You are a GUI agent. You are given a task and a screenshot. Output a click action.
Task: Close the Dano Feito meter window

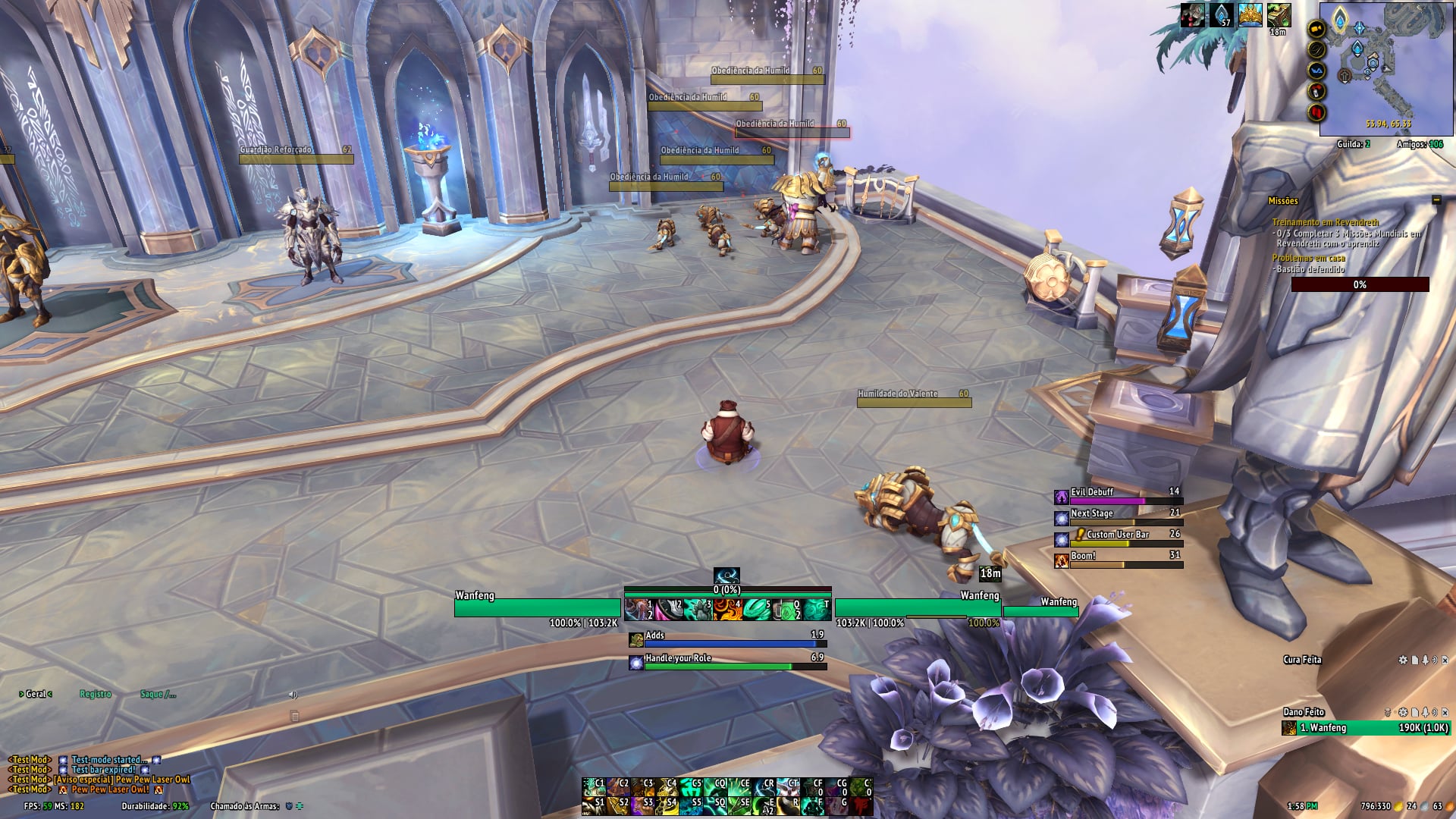point(1445,712)
